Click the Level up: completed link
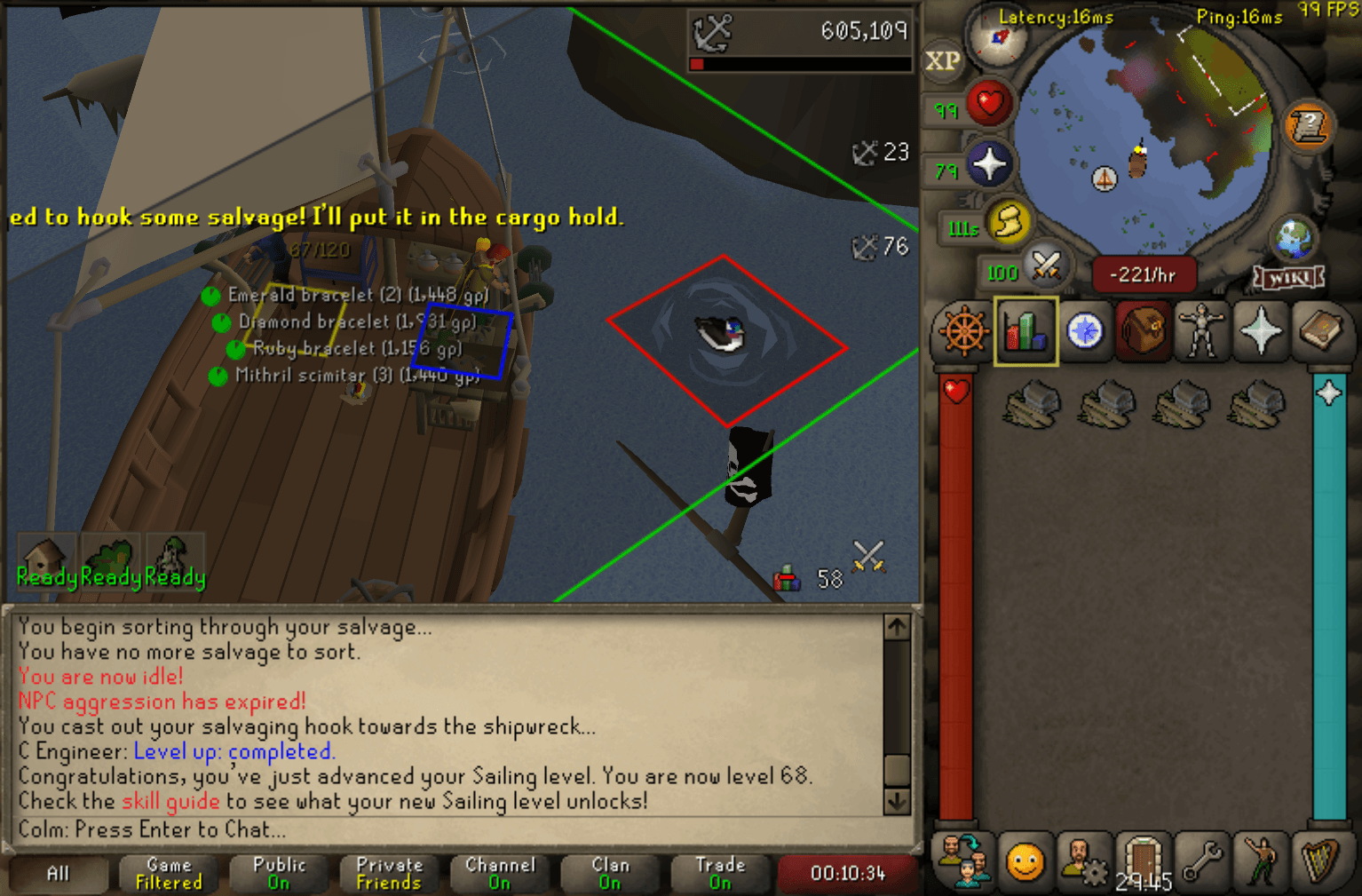This screenshot has height=896, width=1362. pyautogui.click(x=234, y=751)
